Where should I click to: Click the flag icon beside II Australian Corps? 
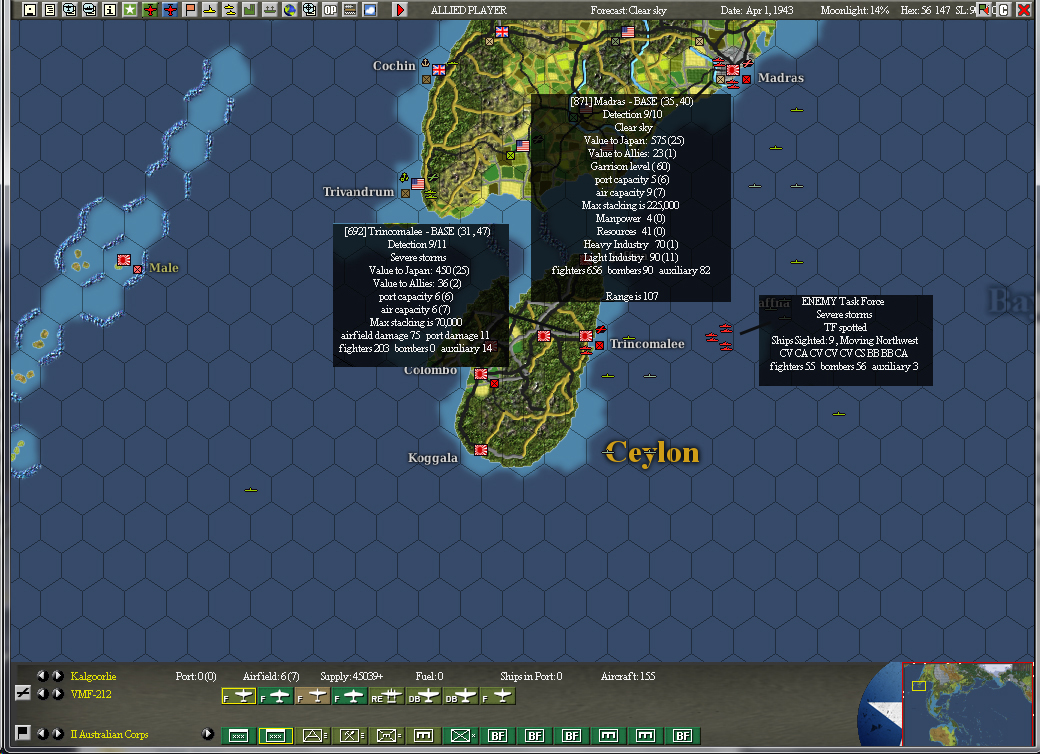point(22,734)
